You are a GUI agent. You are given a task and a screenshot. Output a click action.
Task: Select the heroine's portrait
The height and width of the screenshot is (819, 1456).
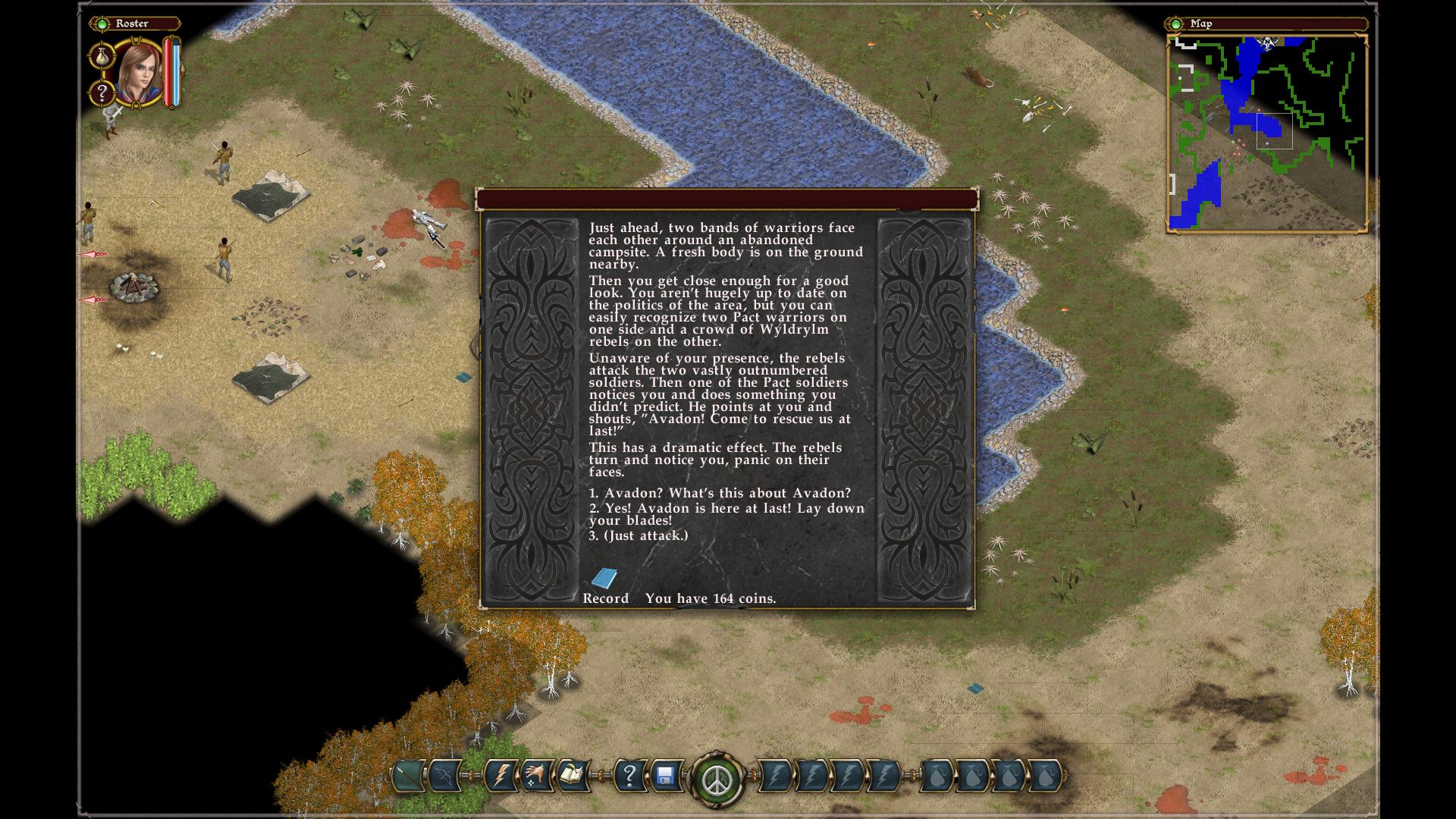(139, 74)
